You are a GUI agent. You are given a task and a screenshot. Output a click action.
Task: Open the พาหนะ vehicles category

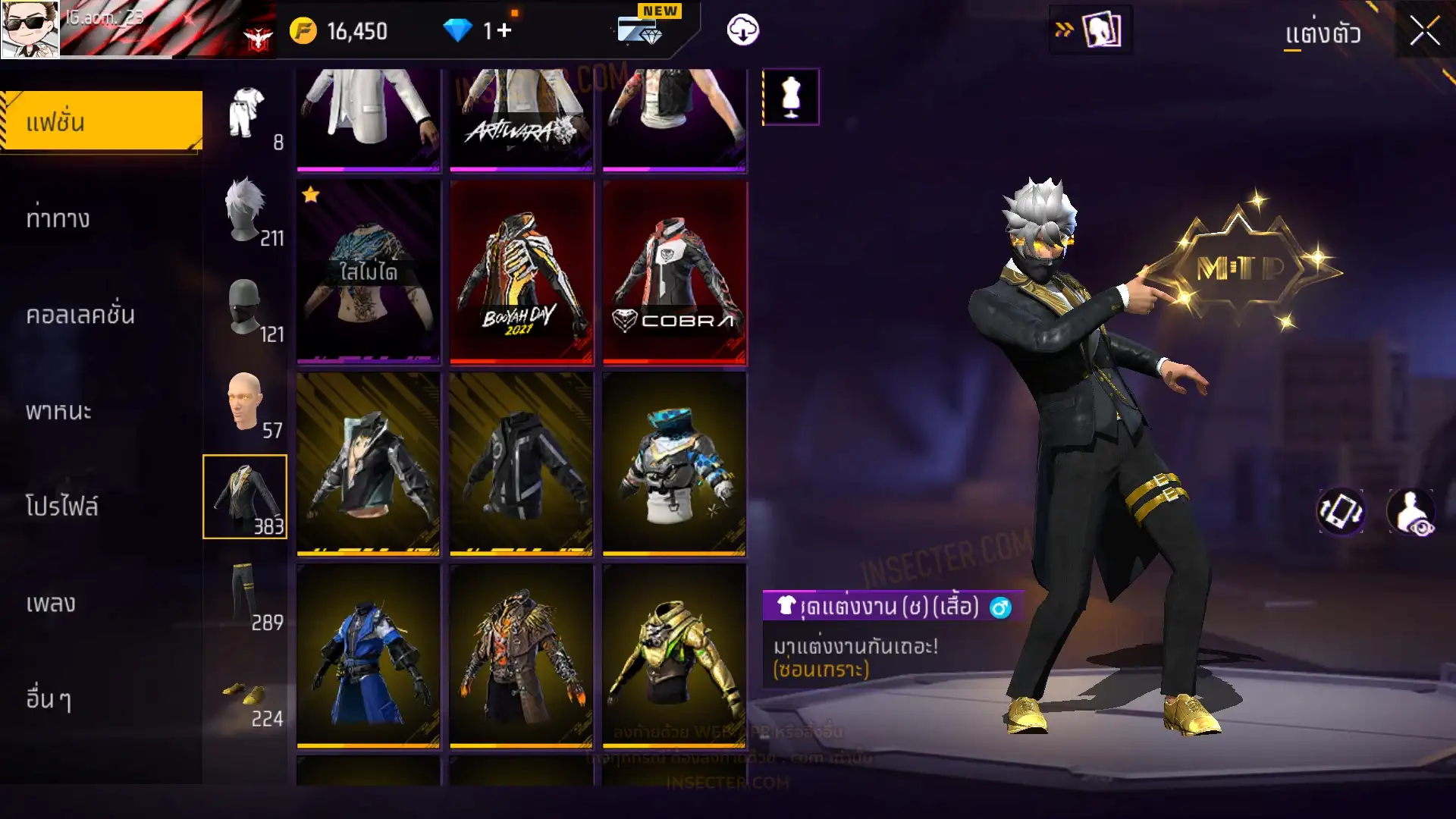pyautogui.click(x=58, y=411)
